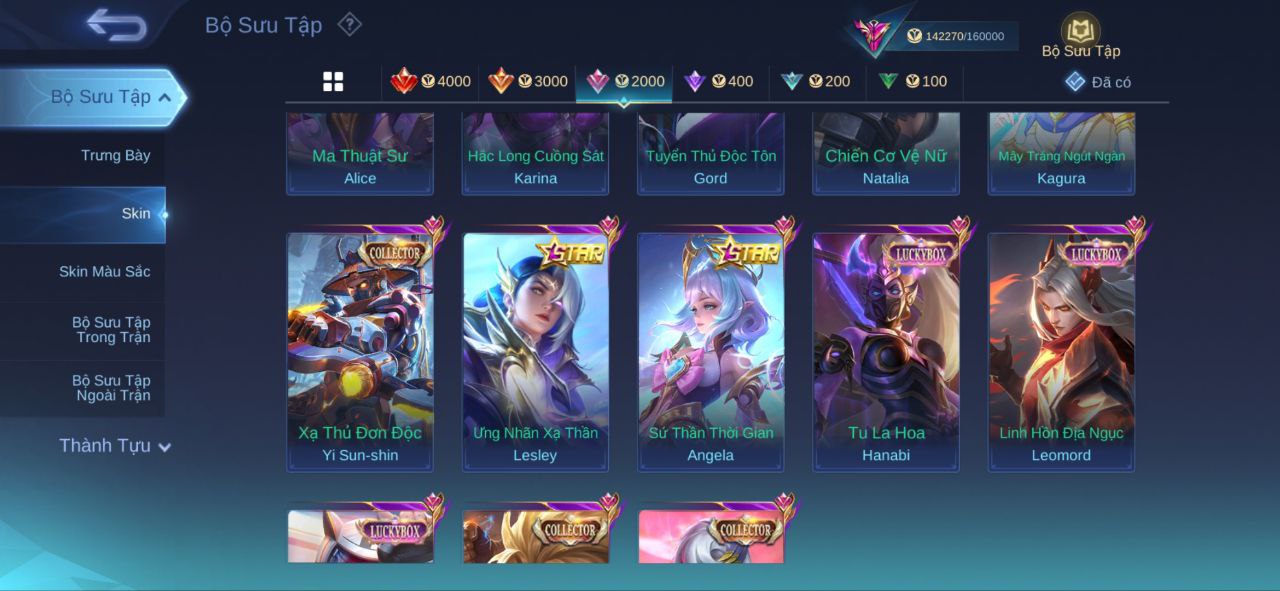
Task: Open Bộ Sưu Tập Trong Trận
Action: click(110, 329)
